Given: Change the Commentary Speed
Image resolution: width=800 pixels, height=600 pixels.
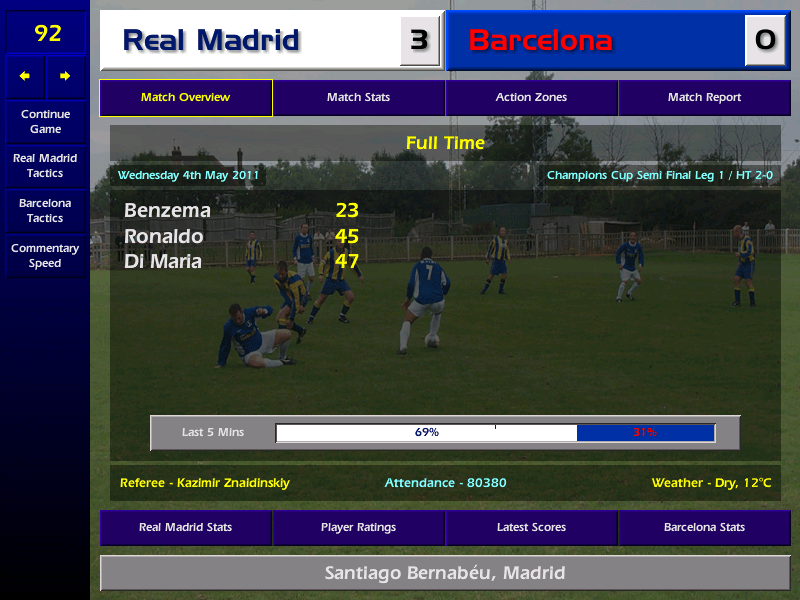Looking at the screenshot, I should pyautogui.click(x=45, y=256).
